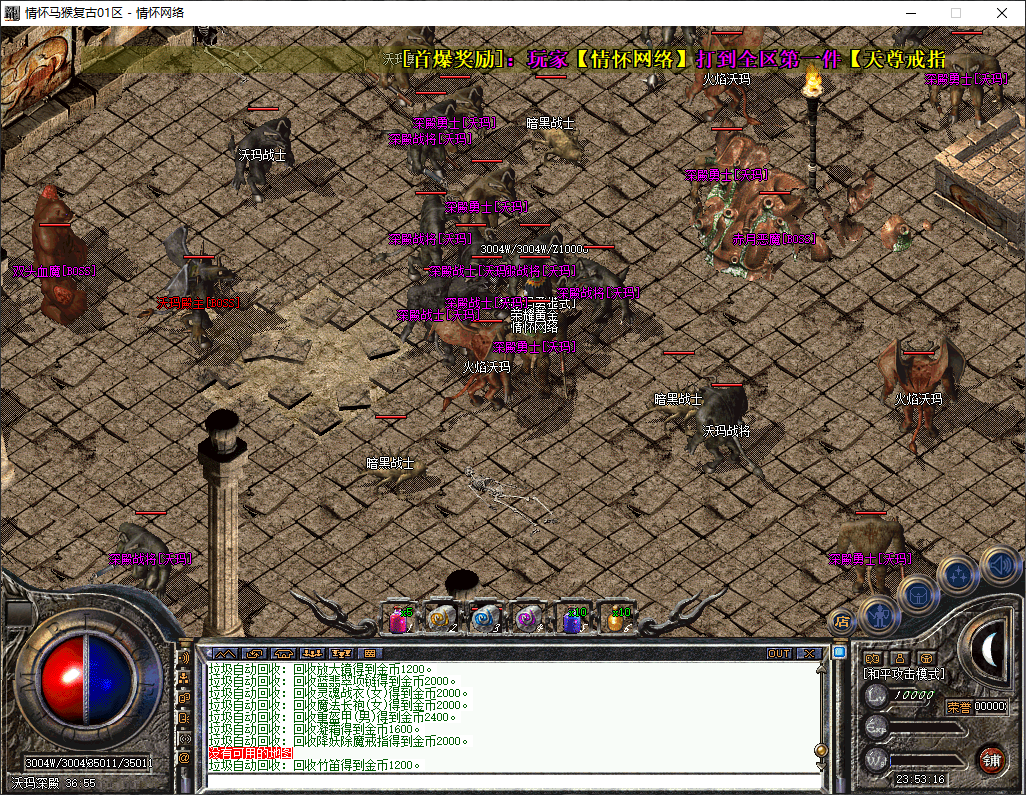Open the skills panel with sparkle icon
Screen dimensions: 1026x795
[958, 575]
